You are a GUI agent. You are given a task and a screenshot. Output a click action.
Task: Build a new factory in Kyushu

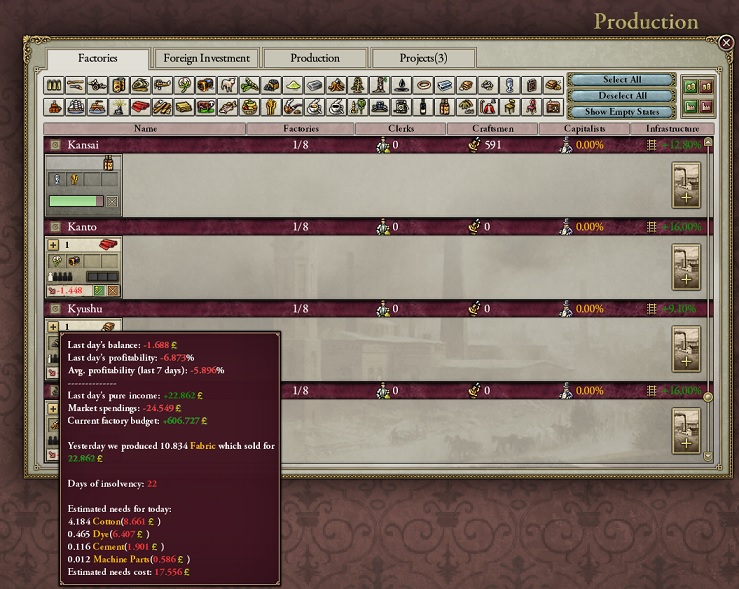click(687, 349)
